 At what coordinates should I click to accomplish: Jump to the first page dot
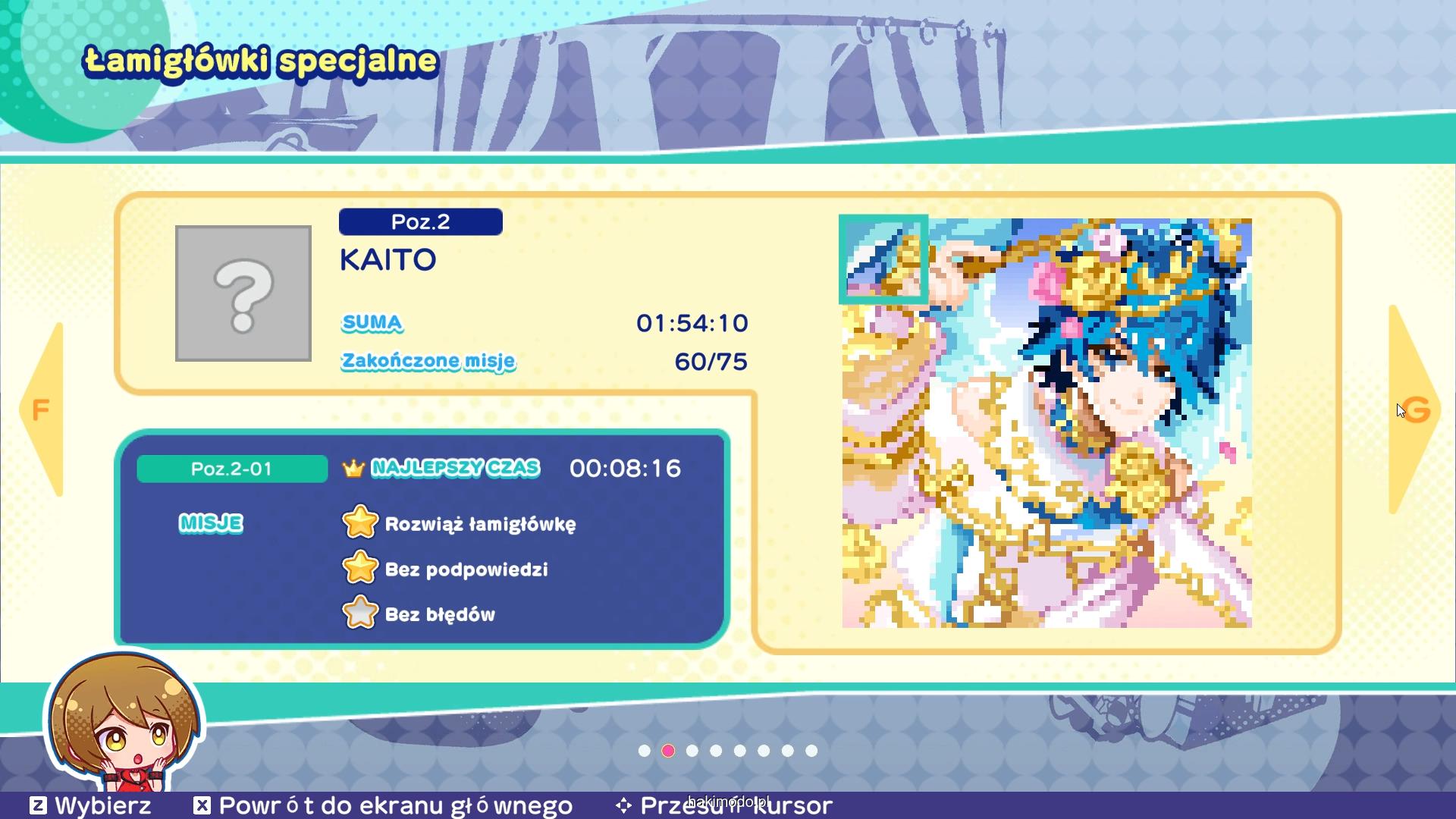(x=645, y=751)
